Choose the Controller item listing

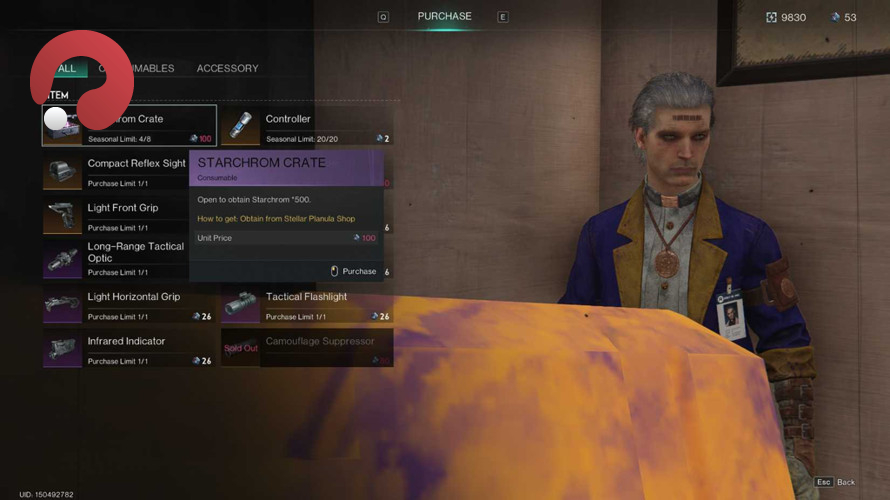(x=306, y=126)
